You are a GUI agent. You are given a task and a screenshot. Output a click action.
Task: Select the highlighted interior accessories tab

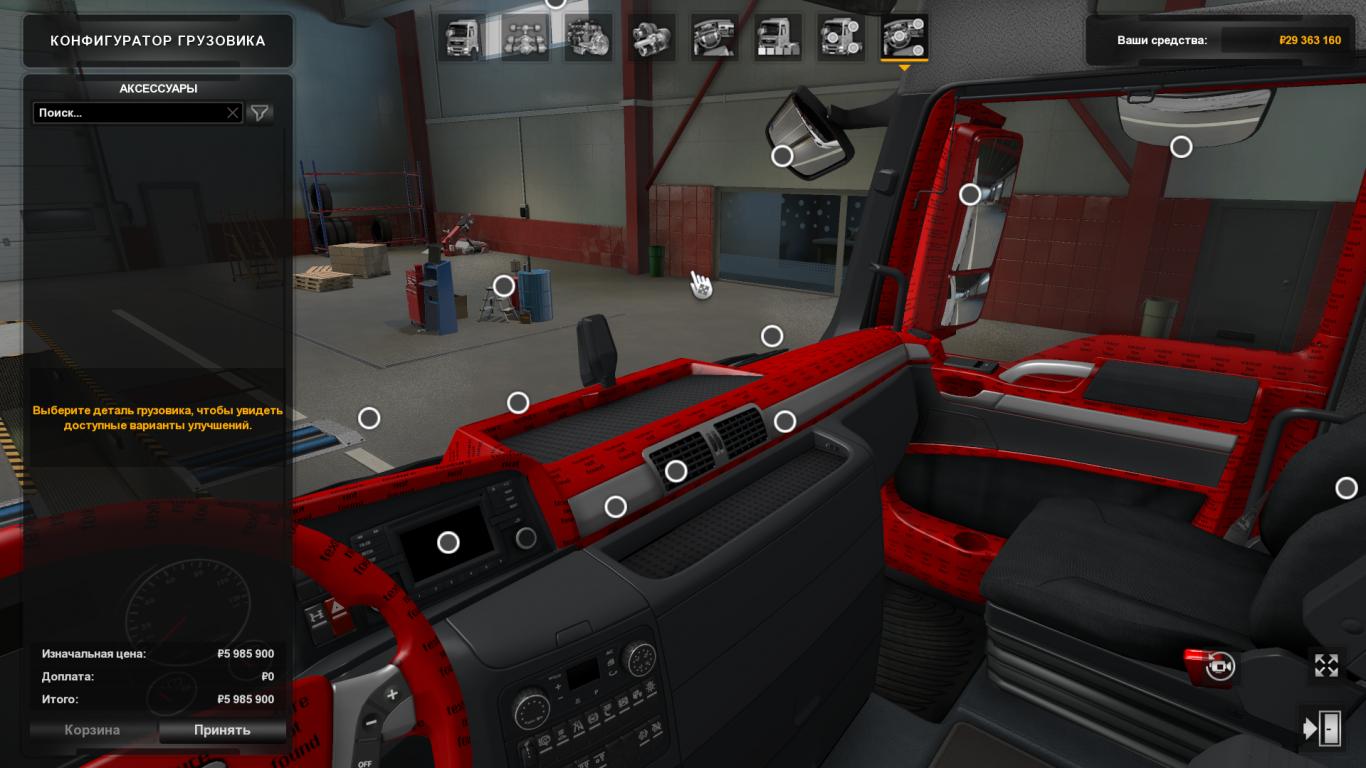pos(904,38)
